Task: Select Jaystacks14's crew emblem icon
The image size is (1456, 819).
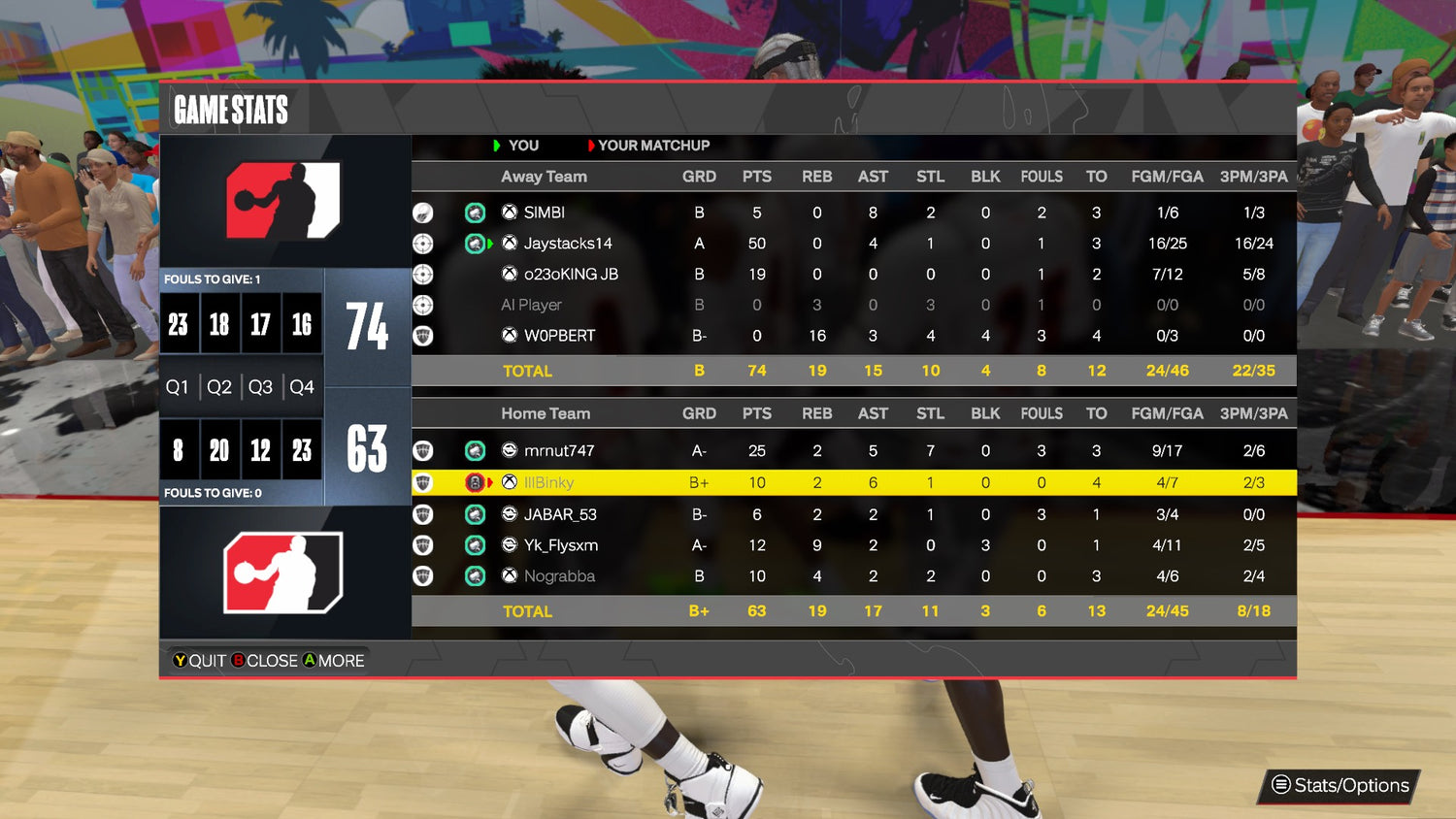Action: point(475,244)
